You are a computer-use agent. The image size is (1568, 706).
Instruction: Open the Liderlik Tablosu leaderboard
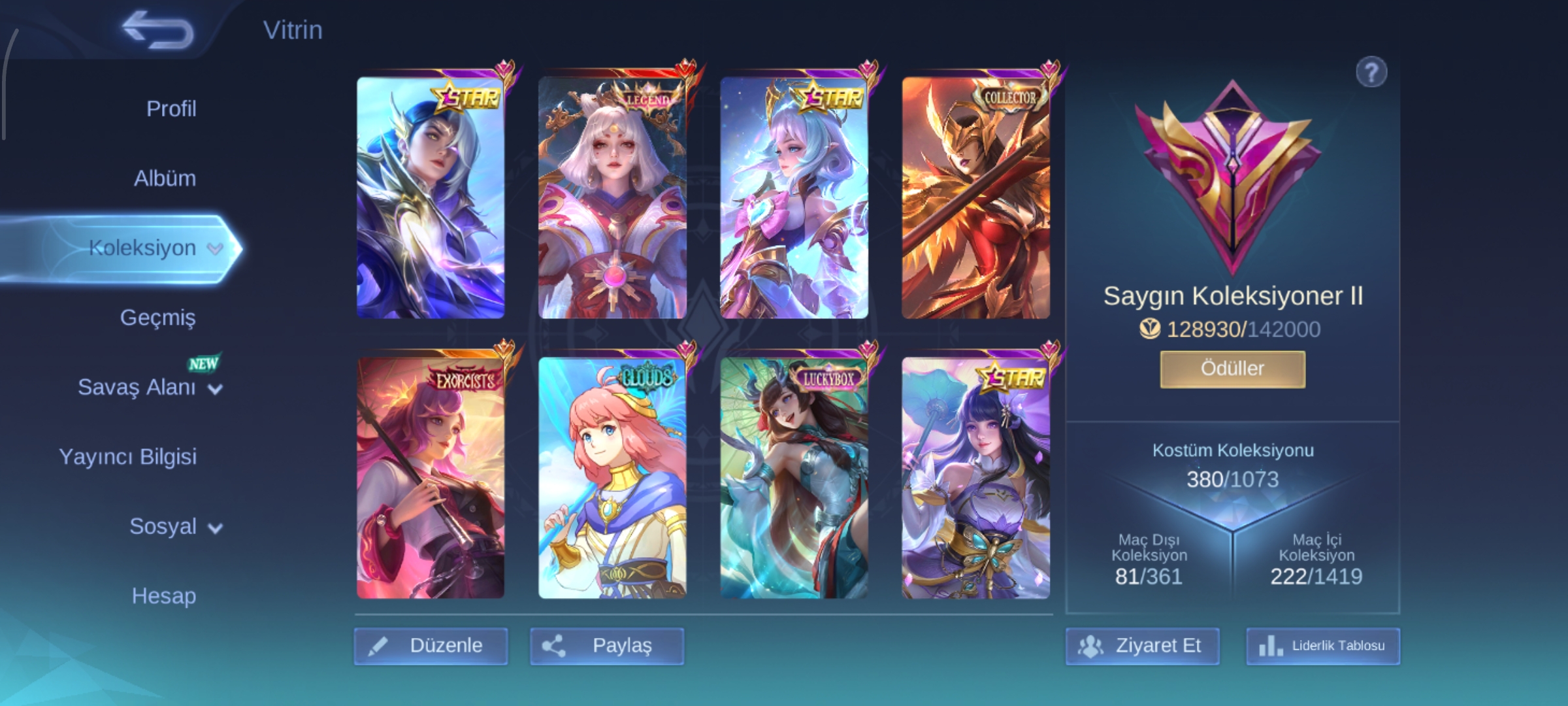[x=1323, y=646]
